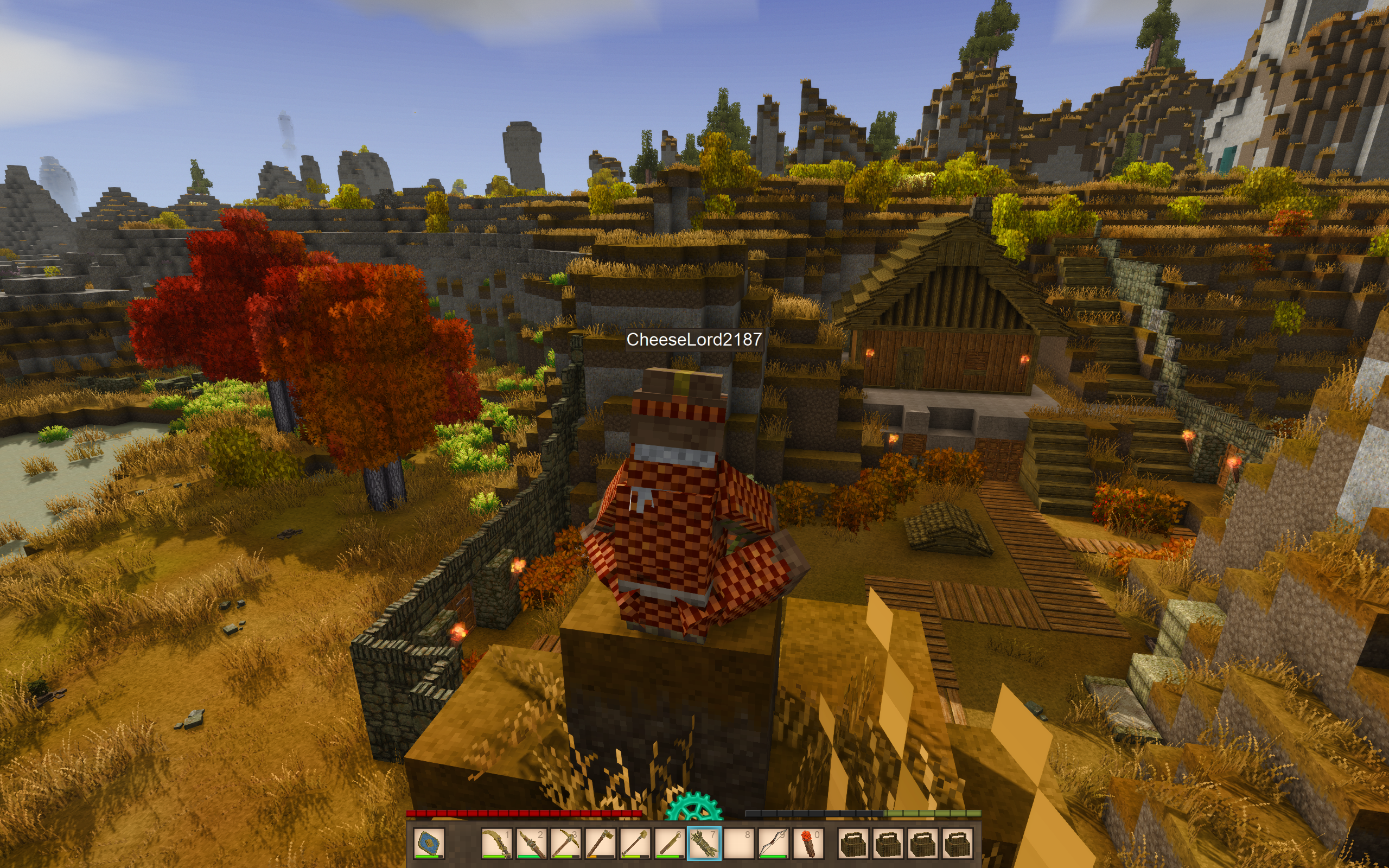Choose the pickaxe in hotbar slot 3
Image resolution: width=1389 pixels, height=868 pixels.
click(x=565, y=843)
